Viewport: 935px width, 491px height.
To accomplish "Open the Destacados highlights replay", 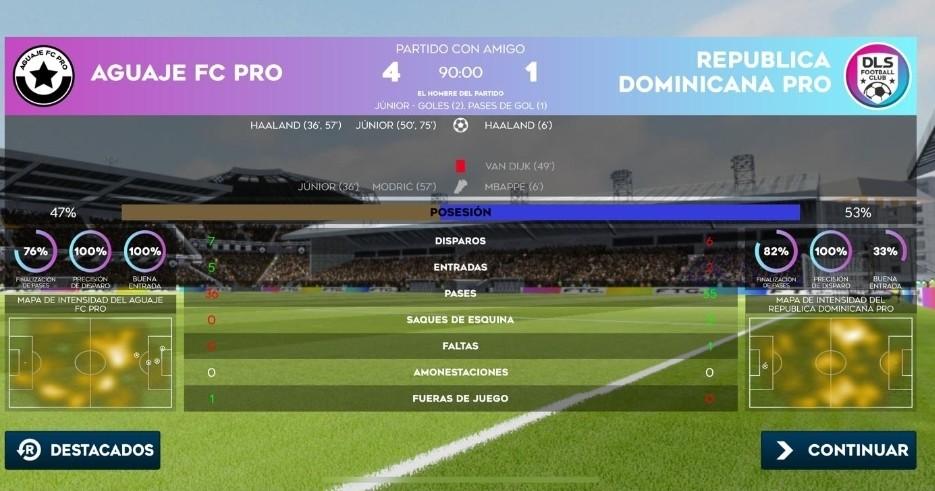I will pyautogui.click(x=83, y=450).
